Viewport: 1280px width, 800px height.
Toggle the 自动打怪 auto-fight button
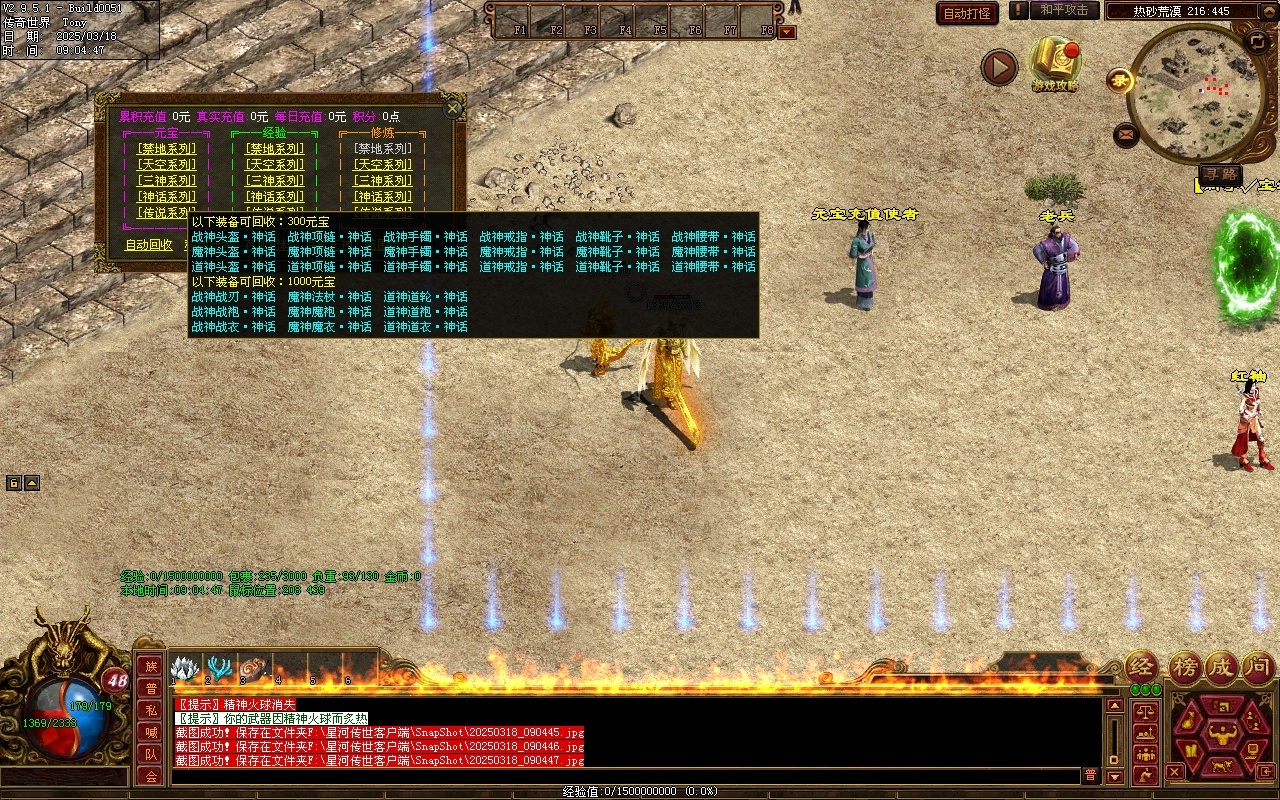click(967, 14)
